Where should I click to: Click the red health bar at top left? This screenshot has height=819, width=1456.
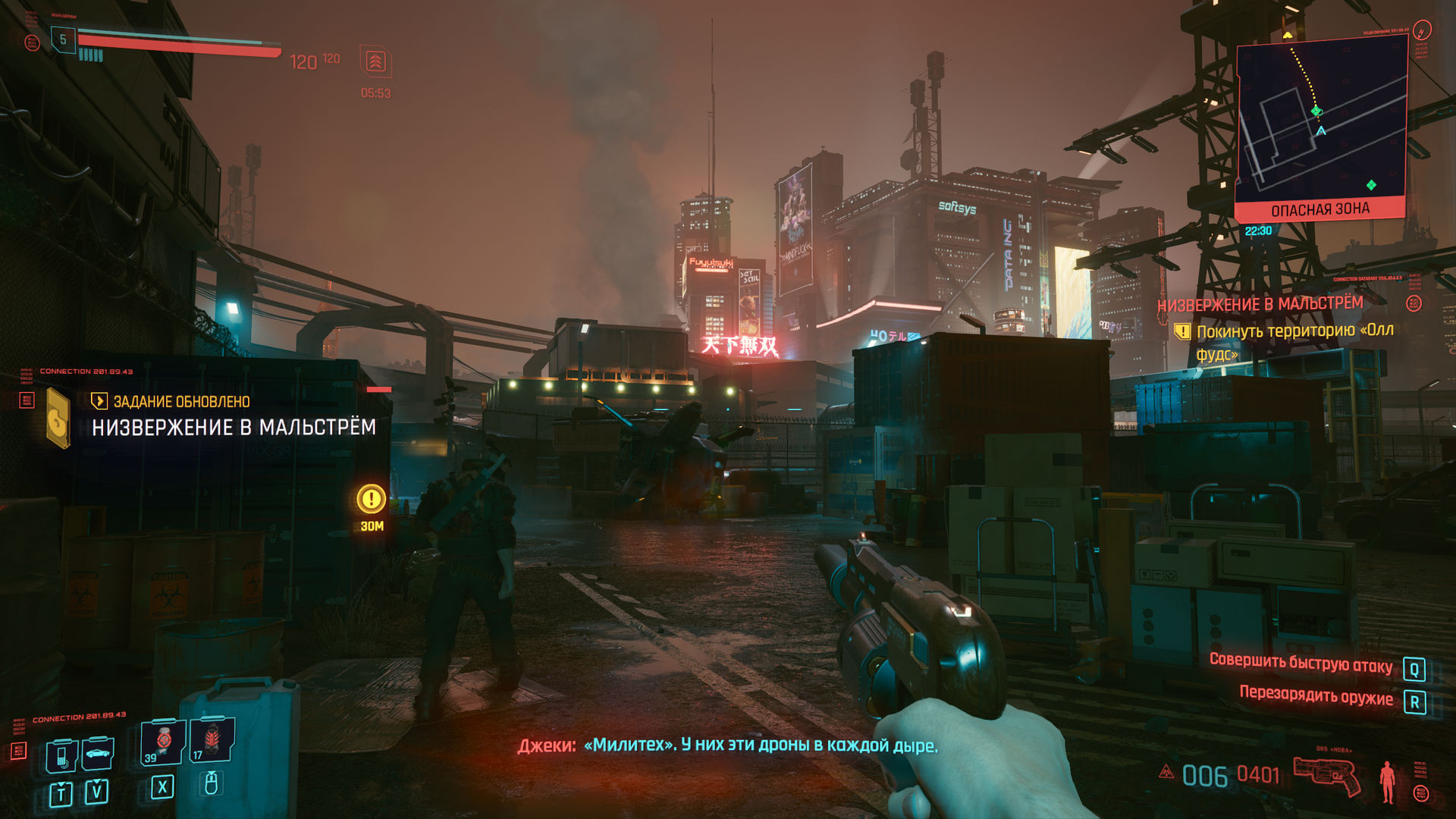(x=174, y=42)
